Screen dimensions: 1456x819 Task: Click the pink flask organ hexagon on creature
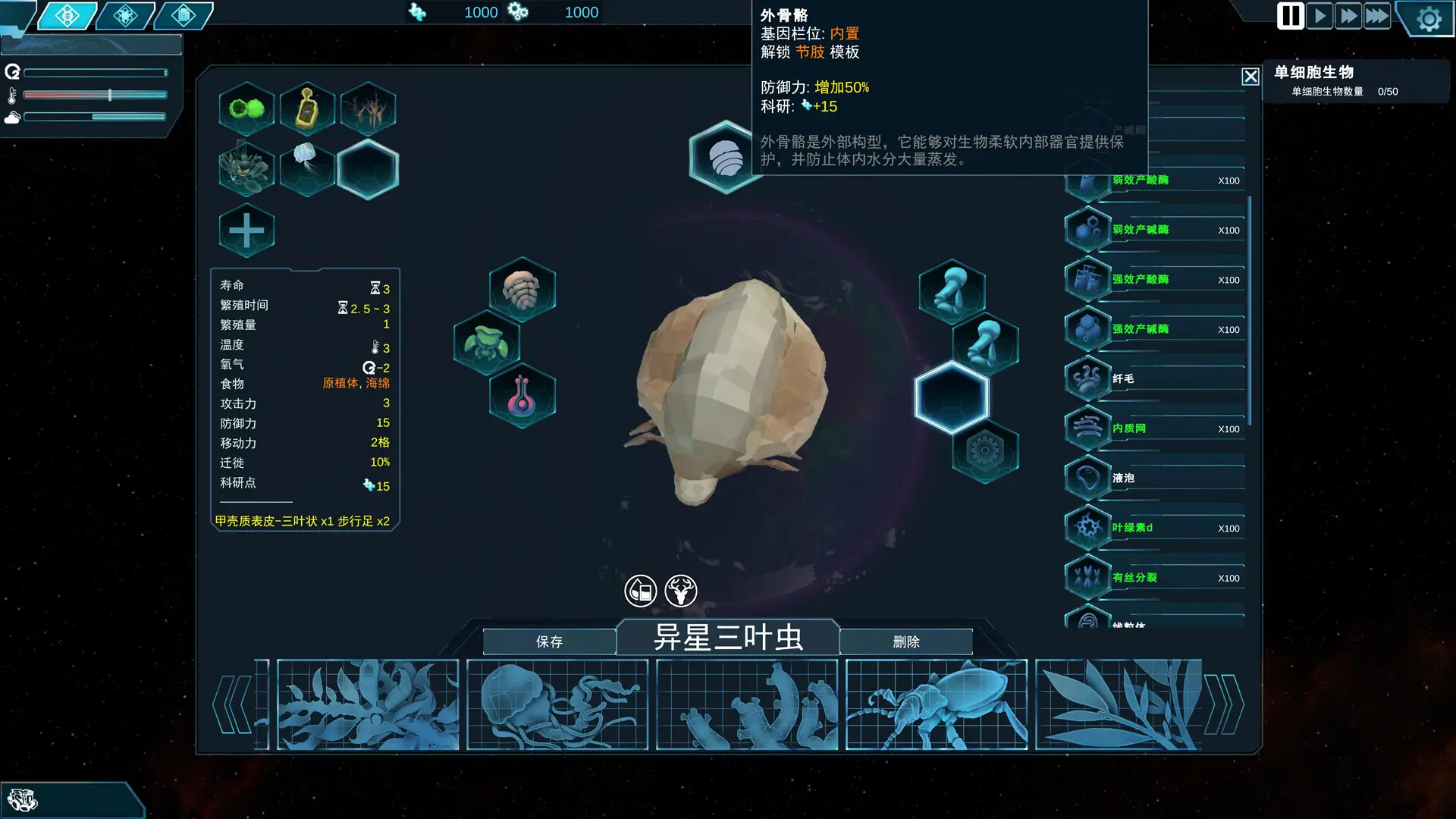[522, 395]
